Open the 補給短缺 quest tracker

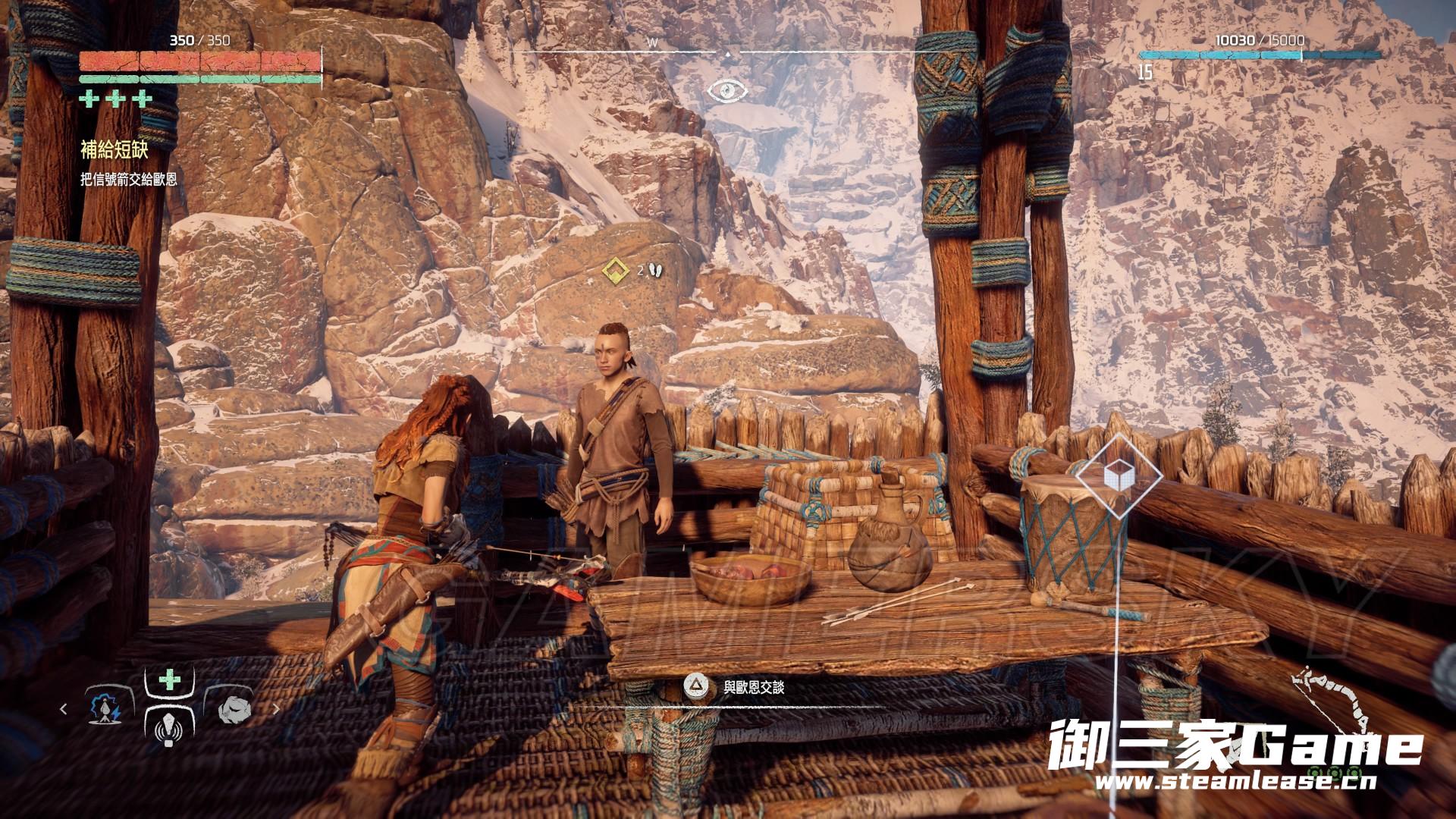[114, 150]
